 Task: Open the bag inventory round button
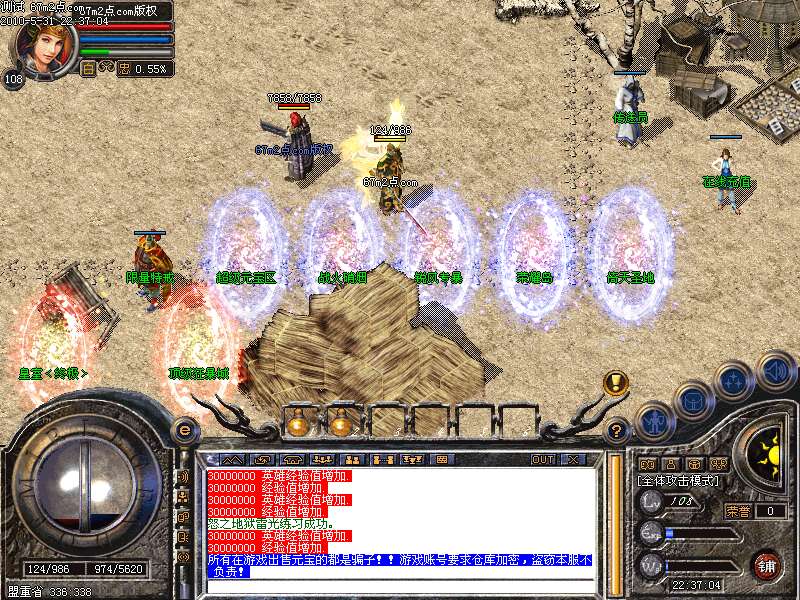(692, 400)
